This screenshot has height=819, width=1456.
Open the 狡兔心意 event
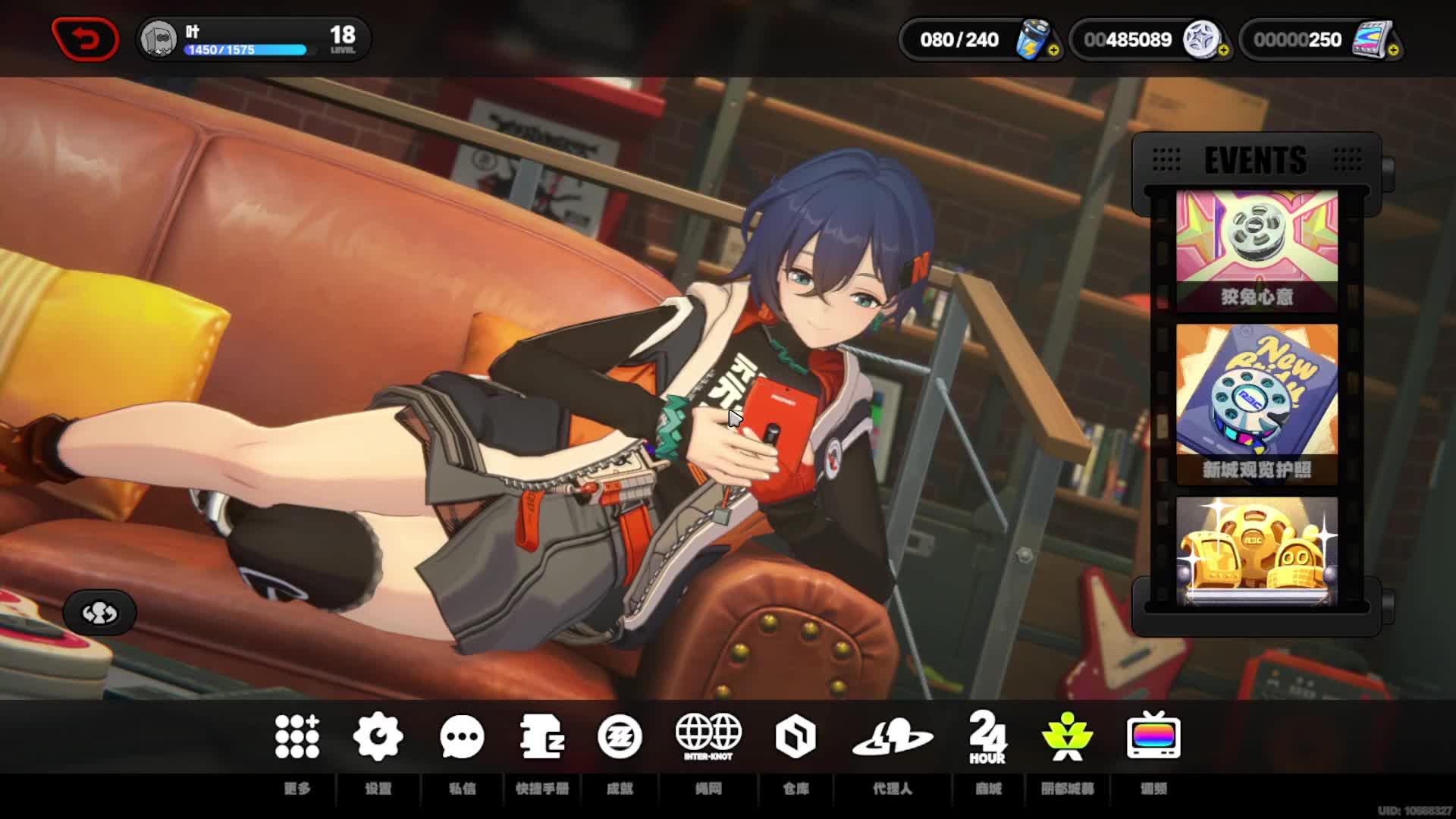[1257, 250]
